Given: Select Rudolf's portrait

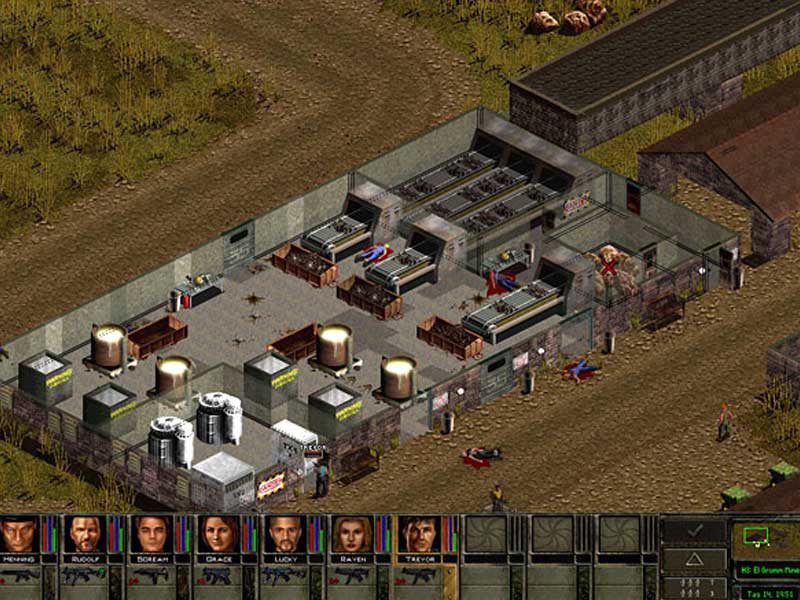Looking at the screenshot, I should pos(86,535).
